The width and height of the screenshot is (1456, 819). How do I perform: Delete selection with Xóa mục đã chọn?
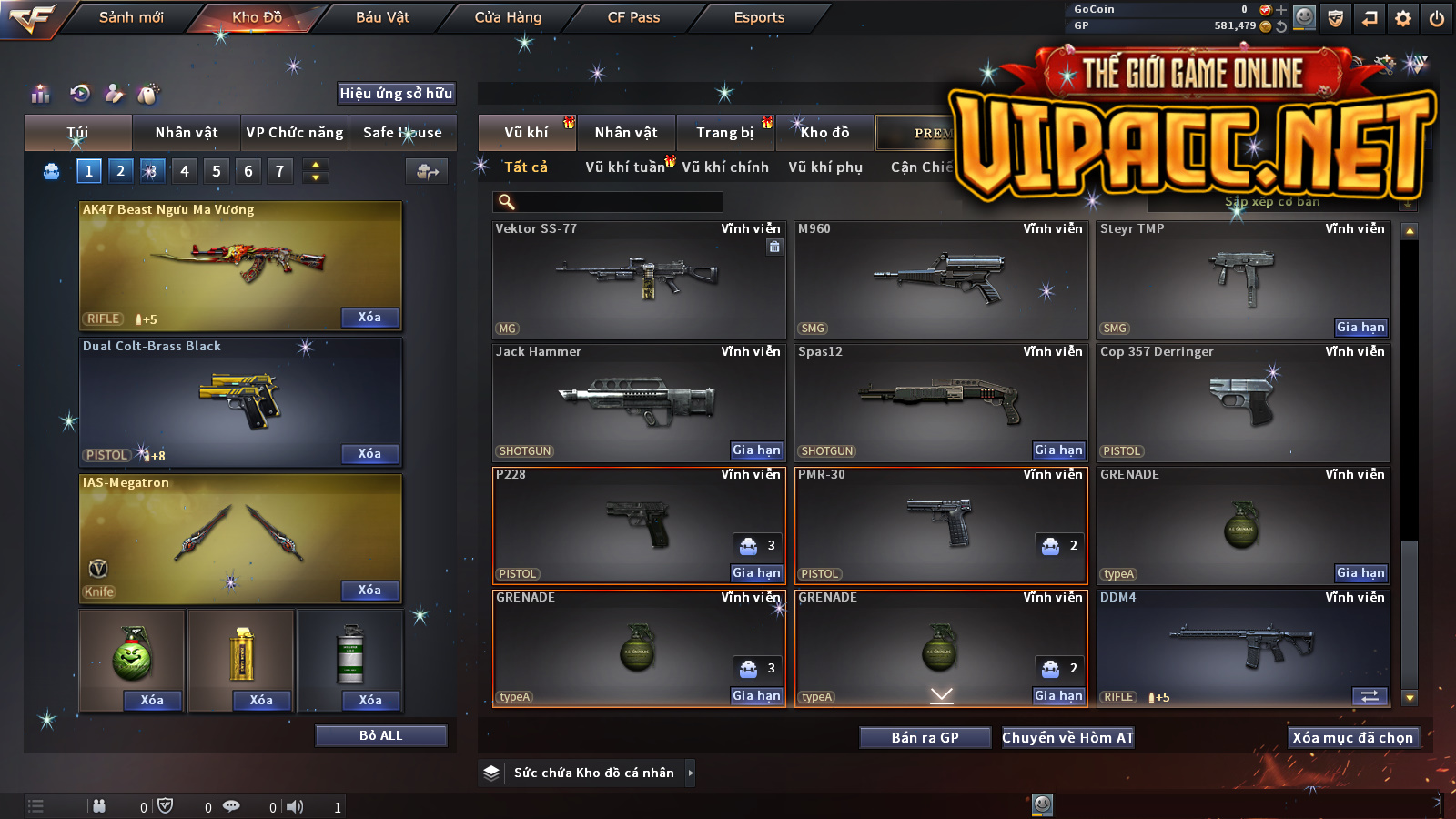tap(1352, 738)
